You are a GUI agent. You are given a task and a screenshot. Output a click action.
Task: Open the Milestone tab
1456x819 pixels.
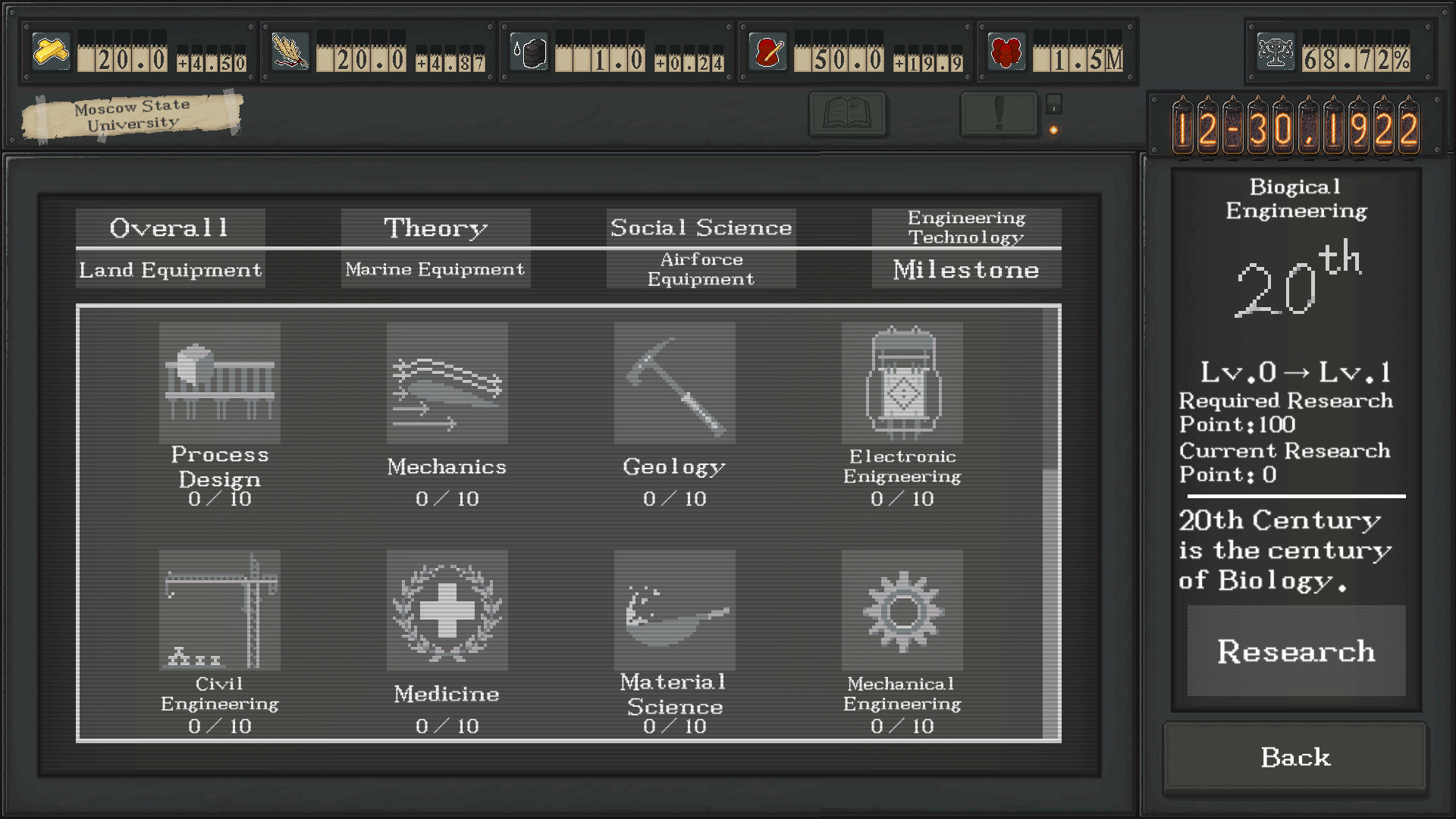coord(966,269)
